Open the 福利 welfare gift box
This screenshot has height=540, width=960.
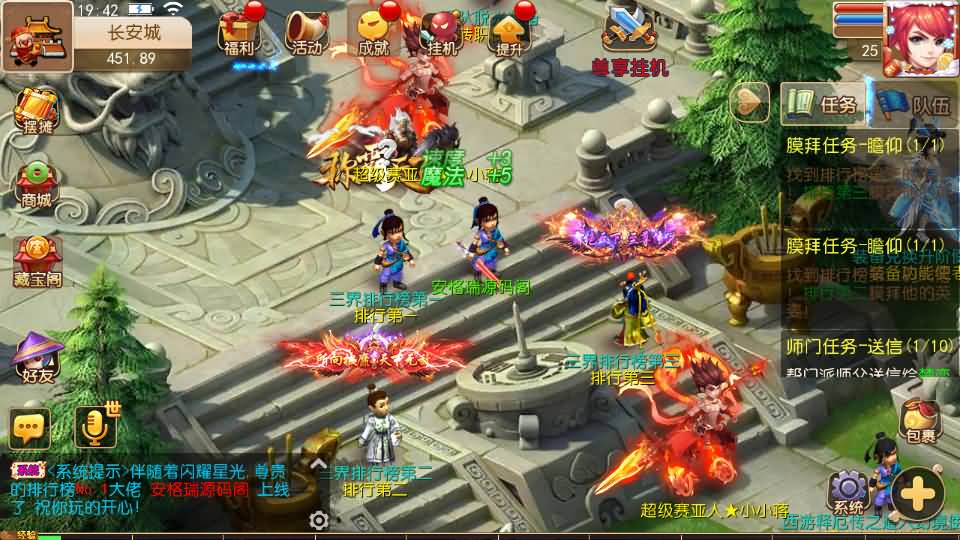click(240, 32)
